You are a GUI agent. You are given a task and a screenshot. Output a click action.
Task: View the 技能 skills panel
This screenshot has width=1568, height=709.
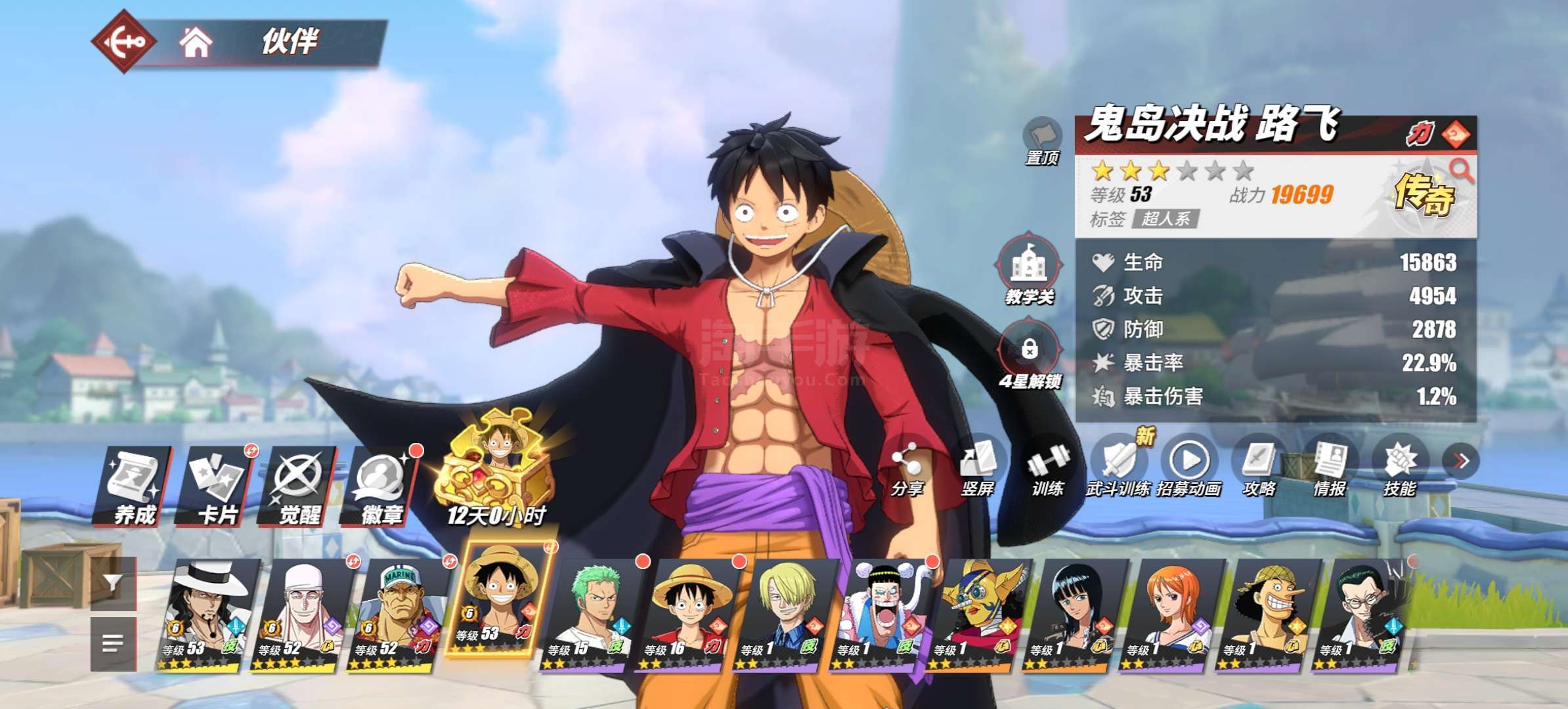(1400, 467)
